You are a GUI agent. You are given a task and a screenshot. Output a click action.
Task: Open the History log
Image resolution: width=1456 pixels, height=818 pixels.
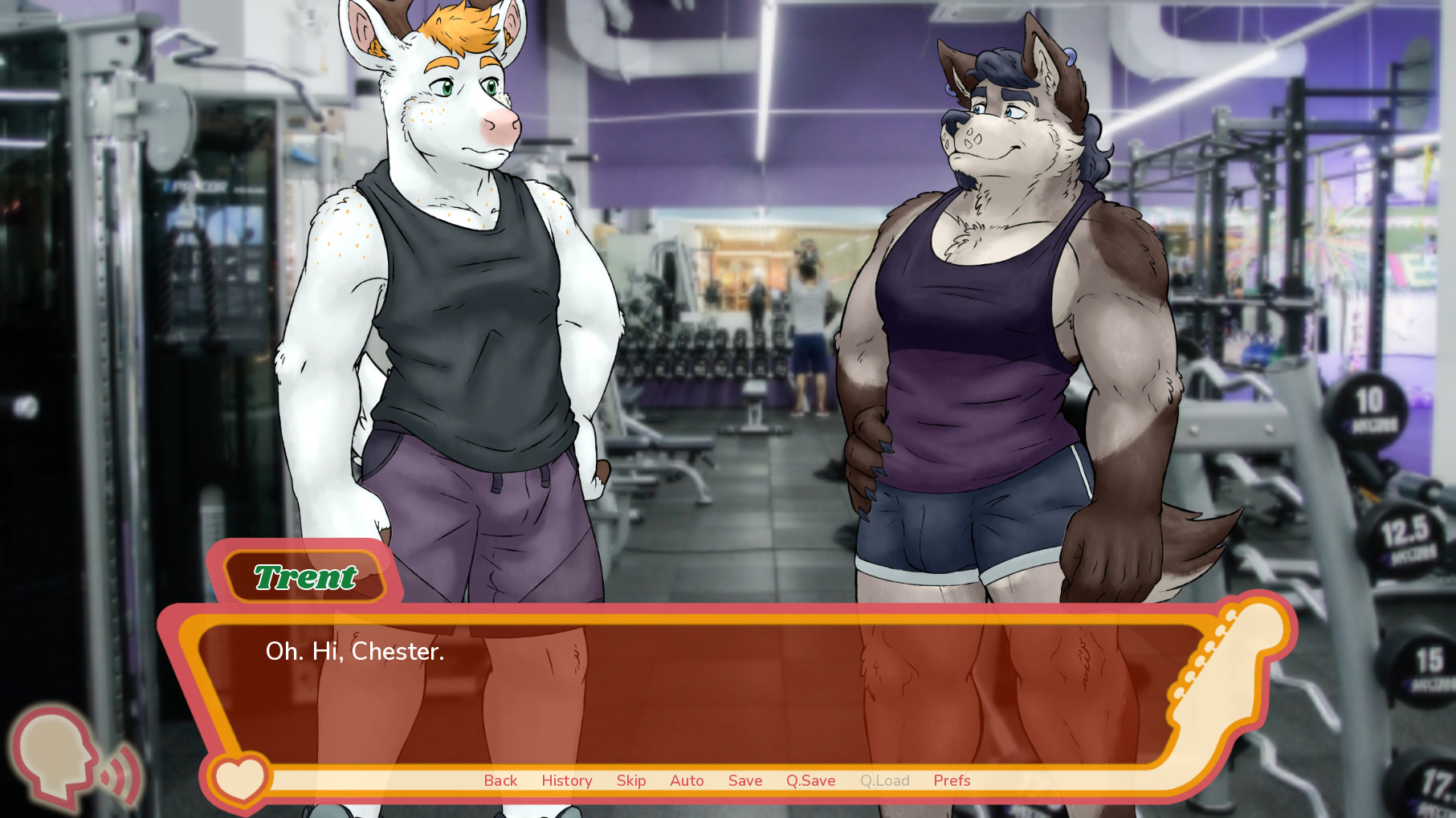point(566,780)
